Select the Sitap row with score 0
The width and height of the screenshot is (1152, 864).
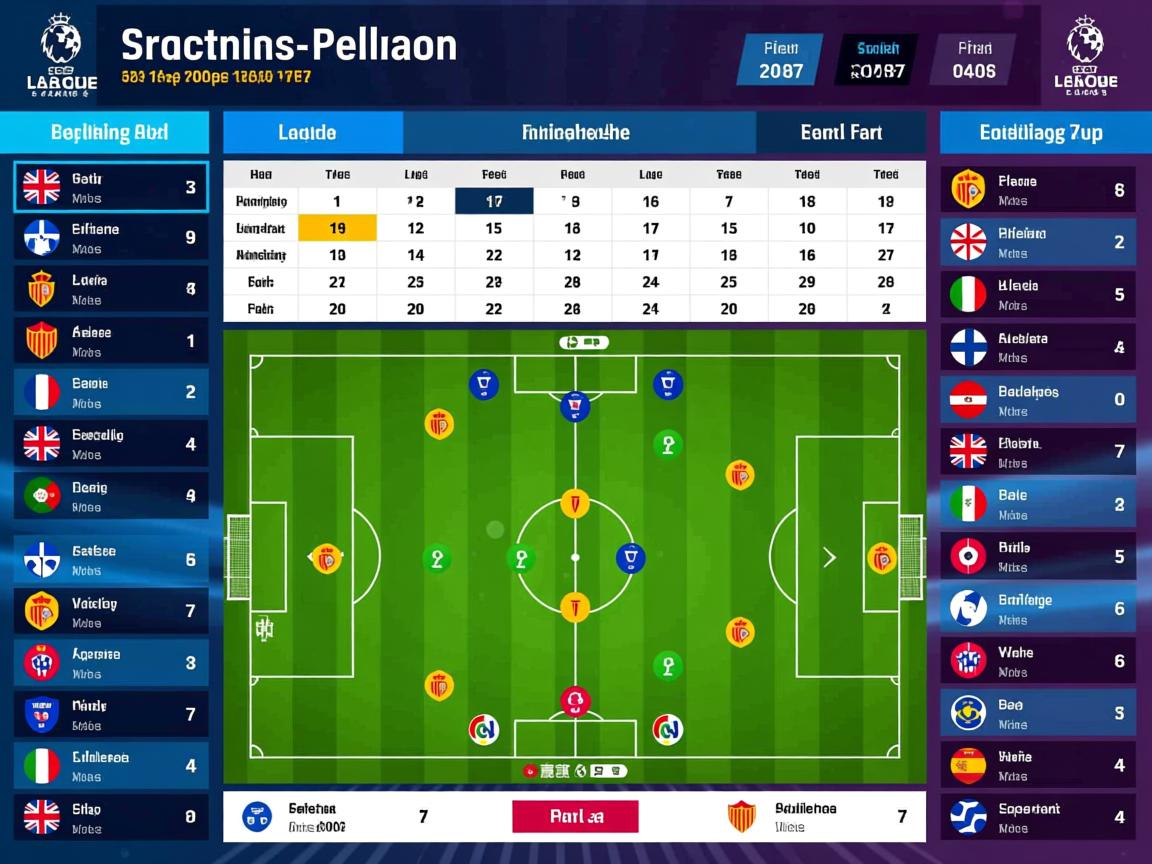111,817
